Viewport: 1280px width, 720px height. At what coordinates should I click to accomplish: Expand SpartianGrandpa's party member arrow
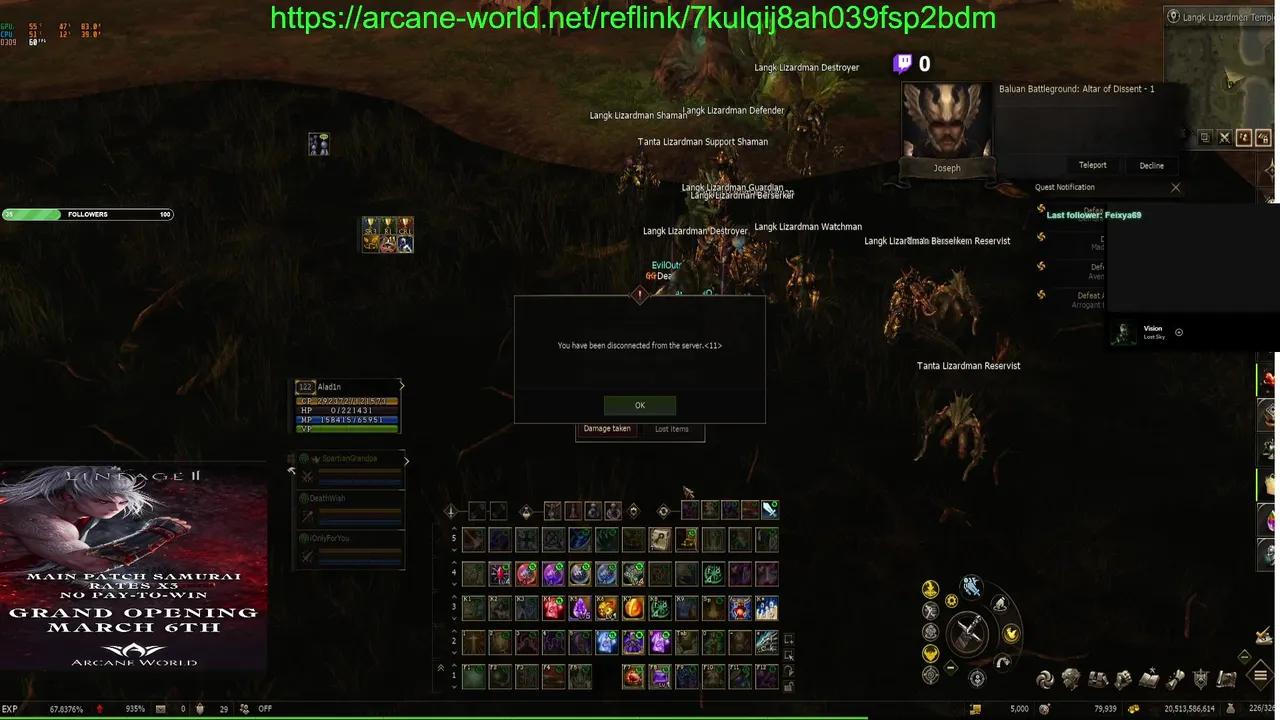[x=405, y=461]
